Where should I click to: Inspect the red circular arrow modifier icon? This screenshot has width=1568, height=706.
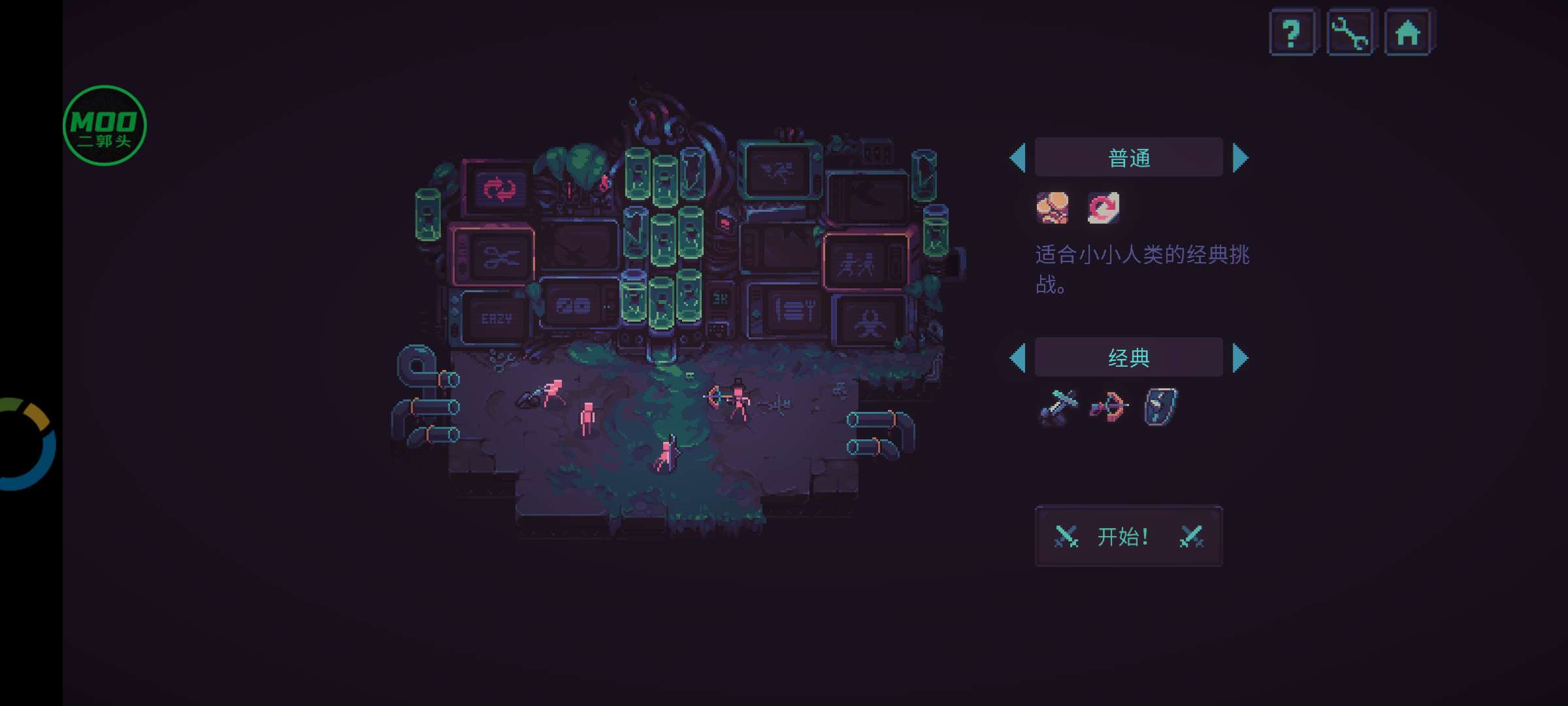1103,208
